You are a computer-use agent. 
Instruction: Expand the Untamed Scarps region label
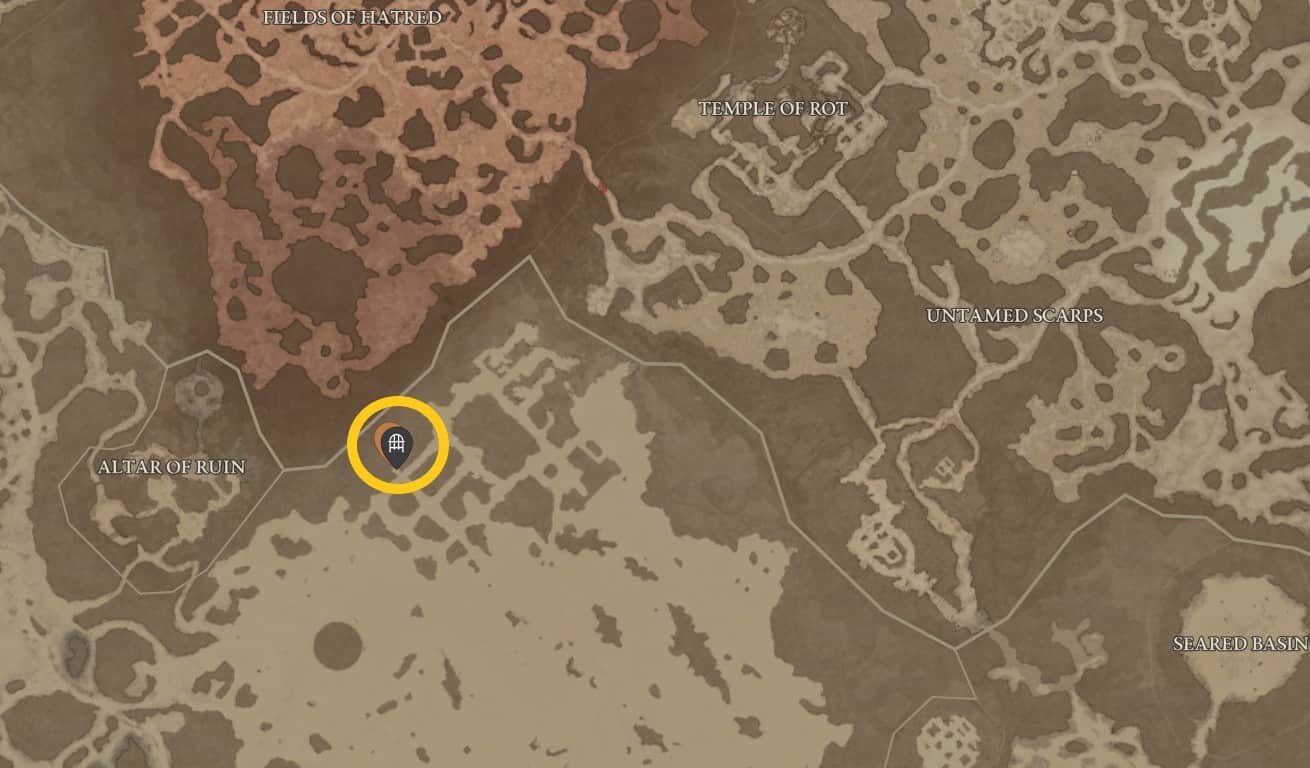(x=1014, y=315)
